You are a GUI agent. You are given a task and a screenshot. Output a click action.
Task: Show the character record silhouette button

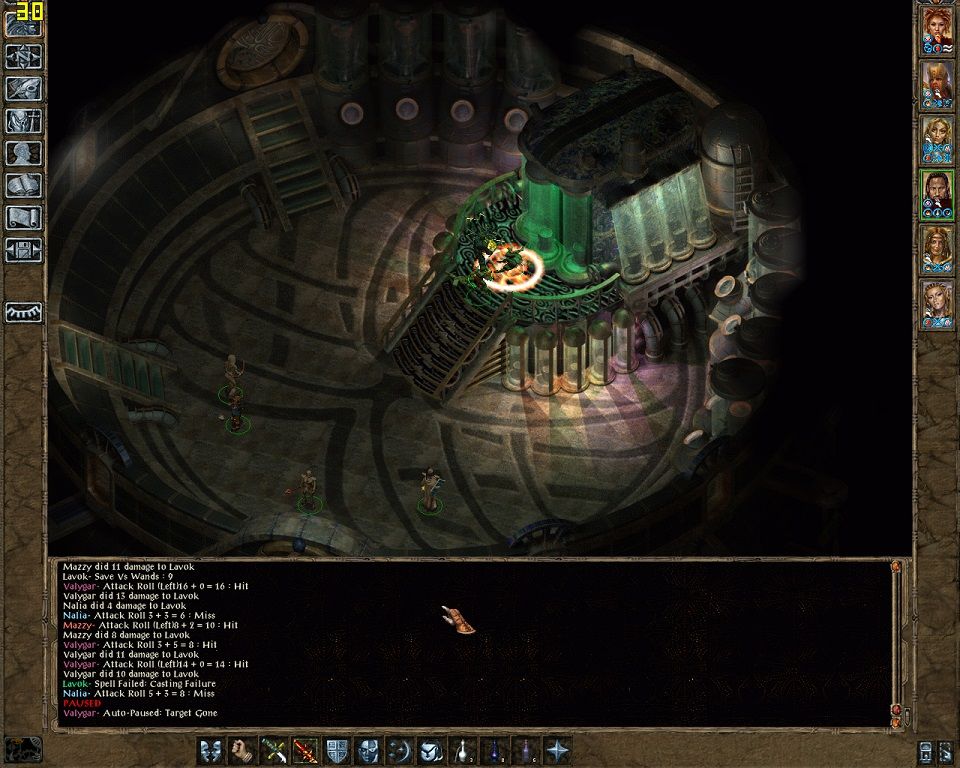pos(23,153)
